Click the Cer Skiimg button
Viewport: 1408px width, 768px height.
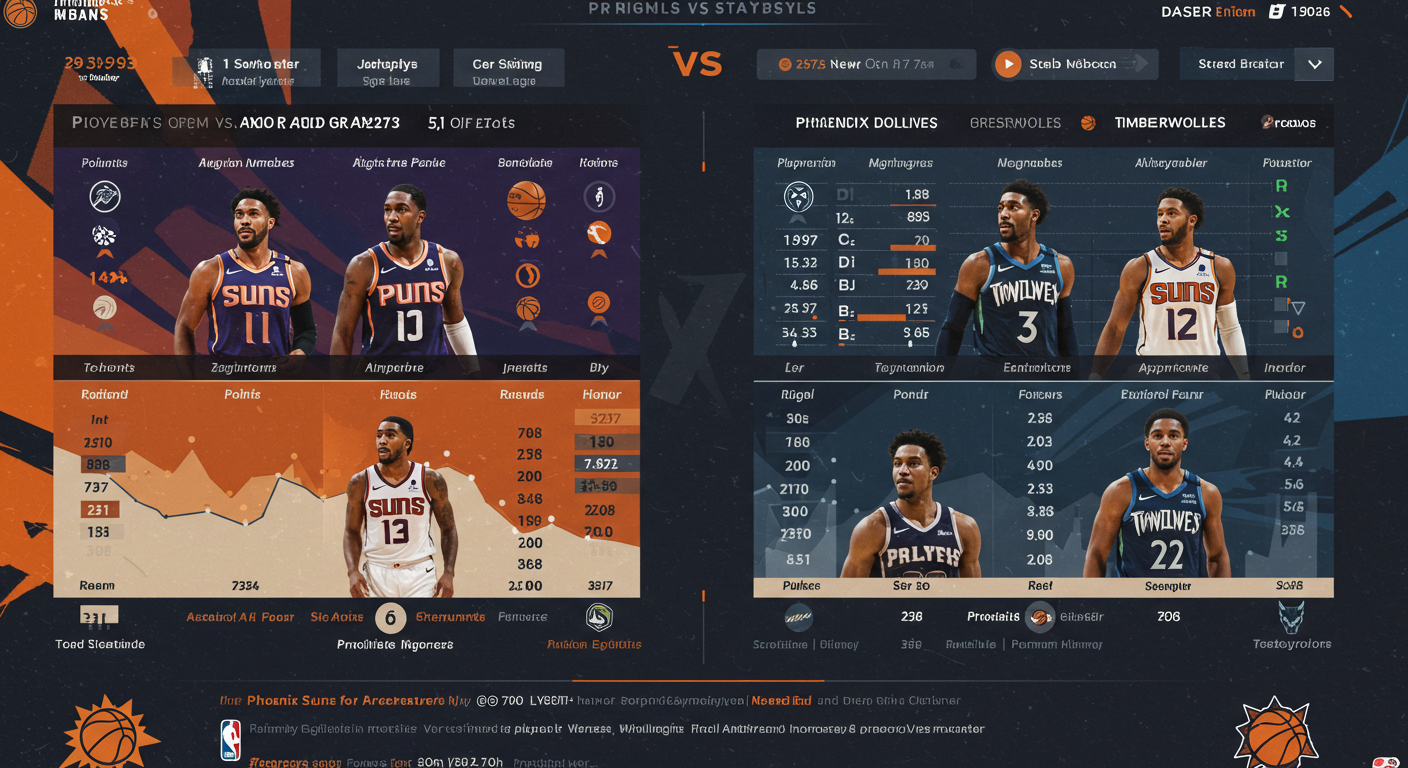coord(508,70)
